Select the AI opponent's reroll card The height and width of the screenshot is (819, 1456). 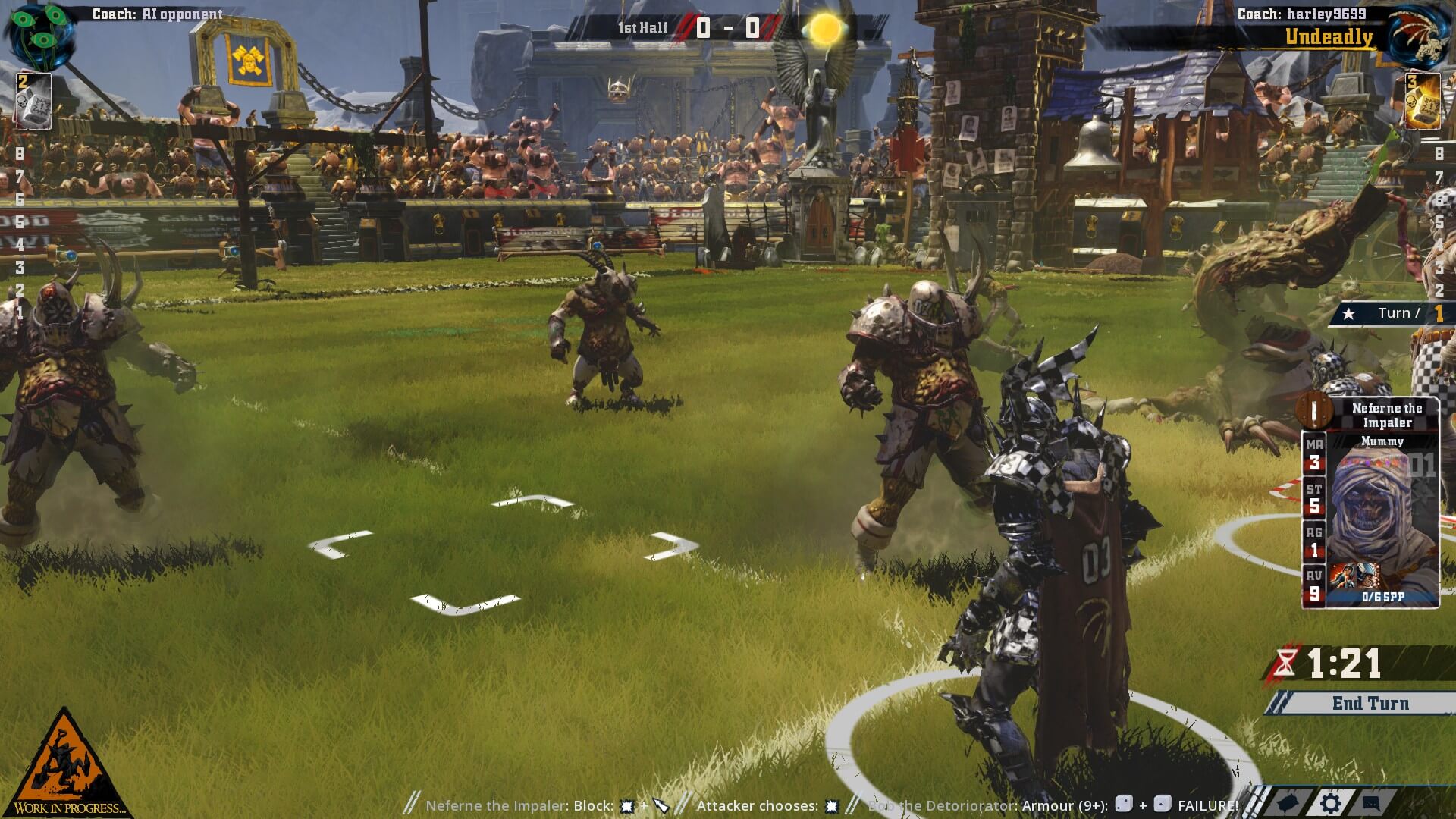point(33,101)
